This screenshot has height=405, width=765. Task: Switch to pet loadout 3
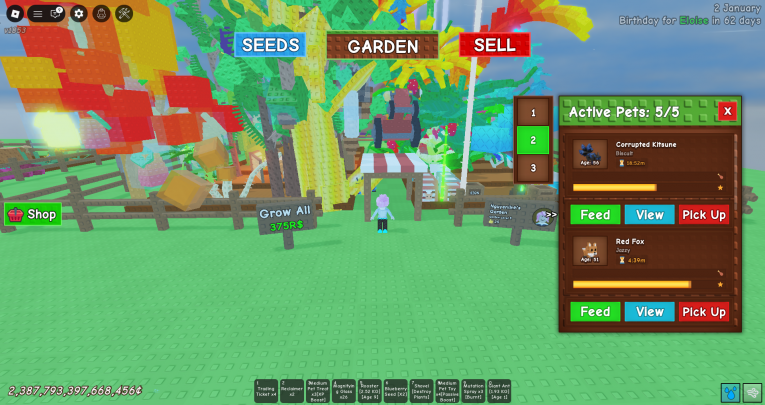[x=533, y=168]
